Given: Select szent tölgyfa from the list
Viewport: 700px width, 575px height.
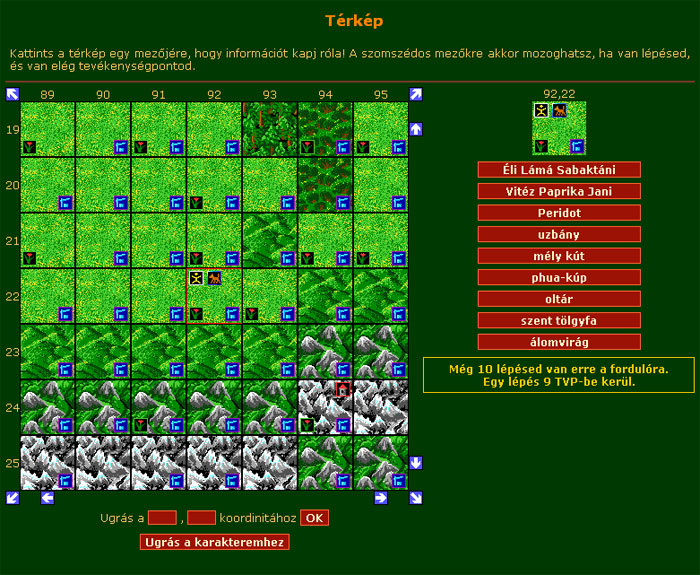Looking at the screenshot, I should [x=559, y=320].
